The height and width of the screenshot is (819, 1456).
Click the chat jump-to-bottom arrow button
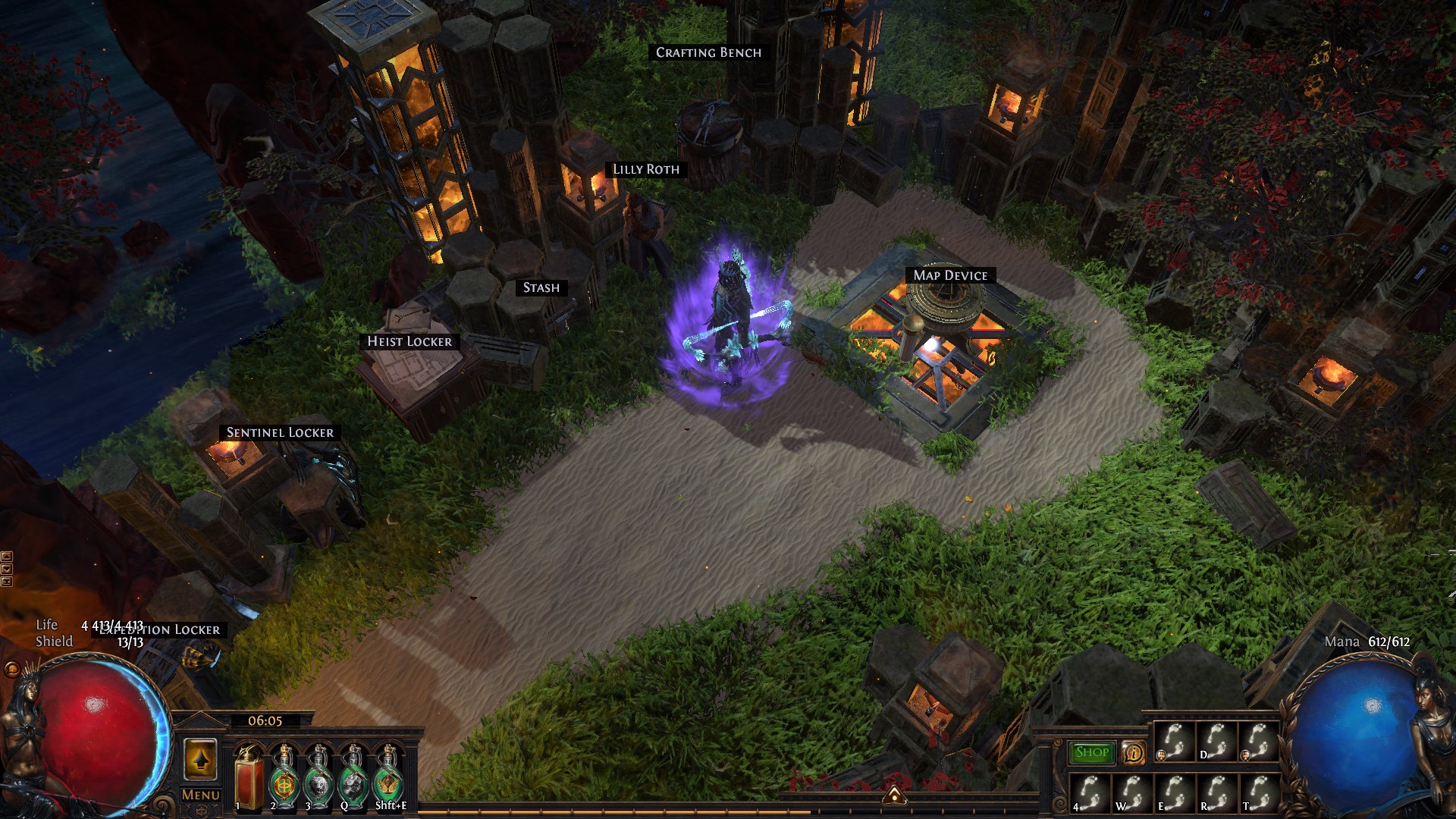tap(7, 582)
